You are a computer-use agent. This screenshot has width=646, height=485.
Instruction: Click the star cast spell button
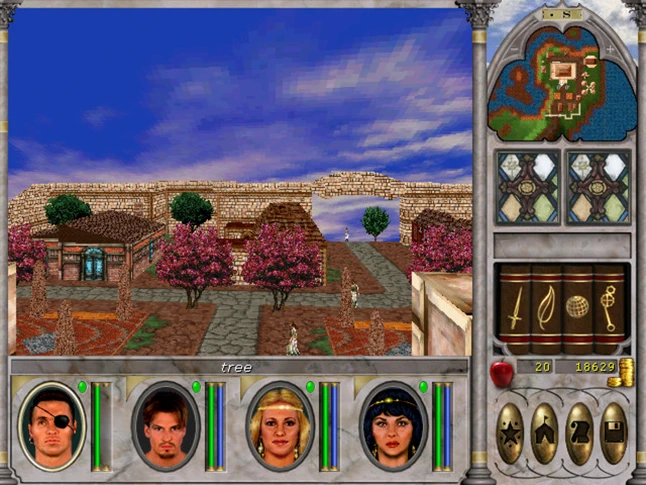click(x=511, y=432)
